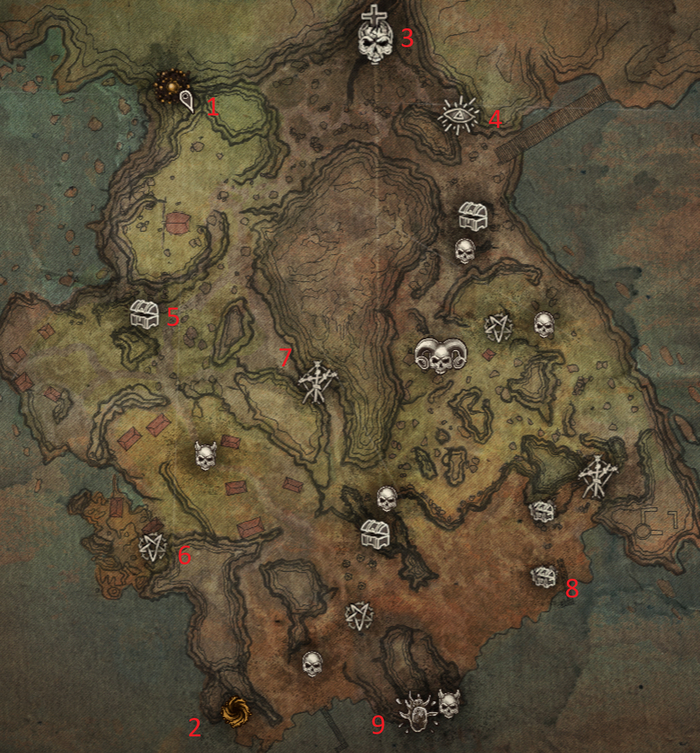Image resolution: width=700 pixels, height=753 pixels.
Task: Select the skull with cross marker
Action: click(x=375, y=37)
